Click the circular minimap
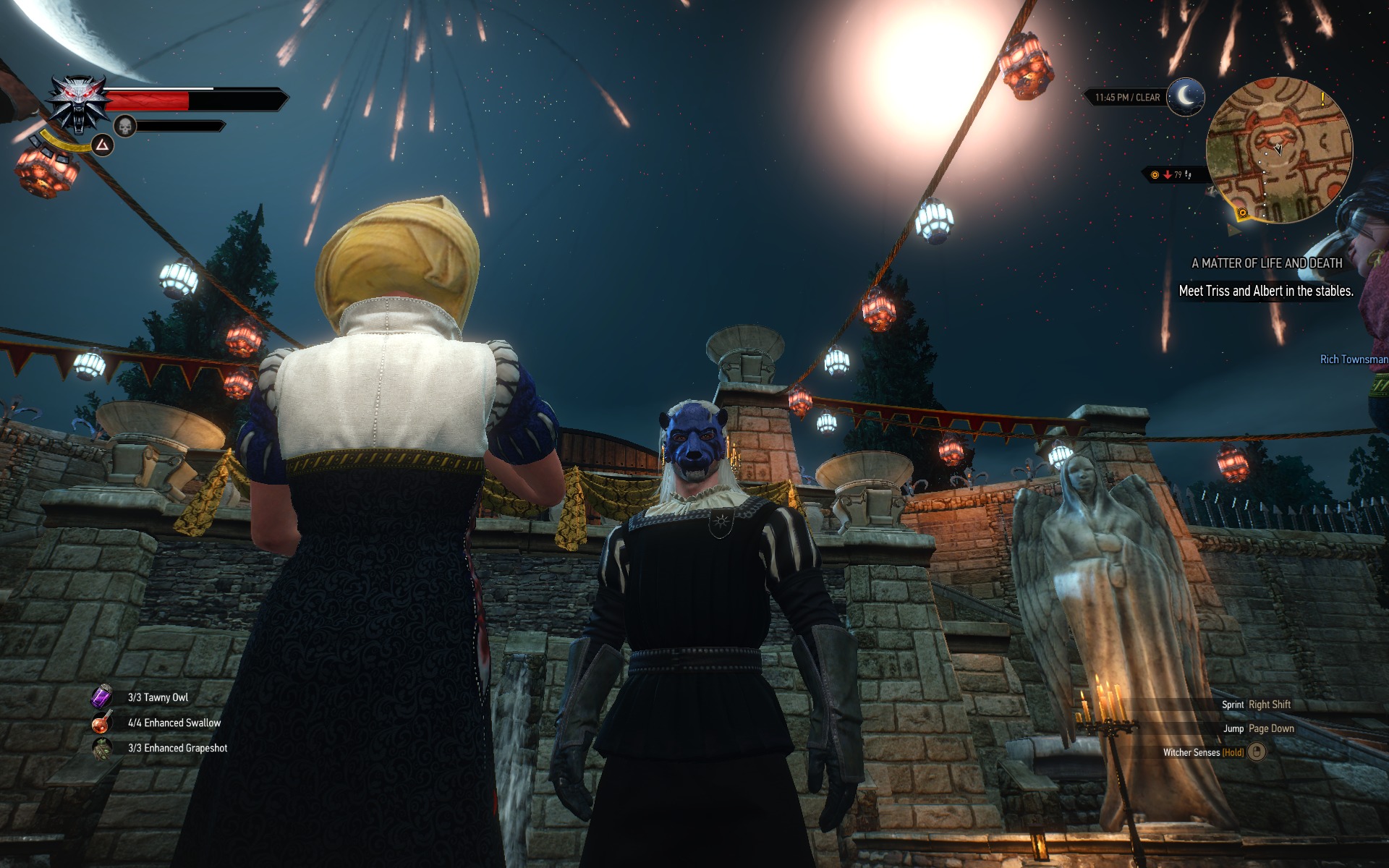Screen dimensions: 1389x868 point(1278,150)
